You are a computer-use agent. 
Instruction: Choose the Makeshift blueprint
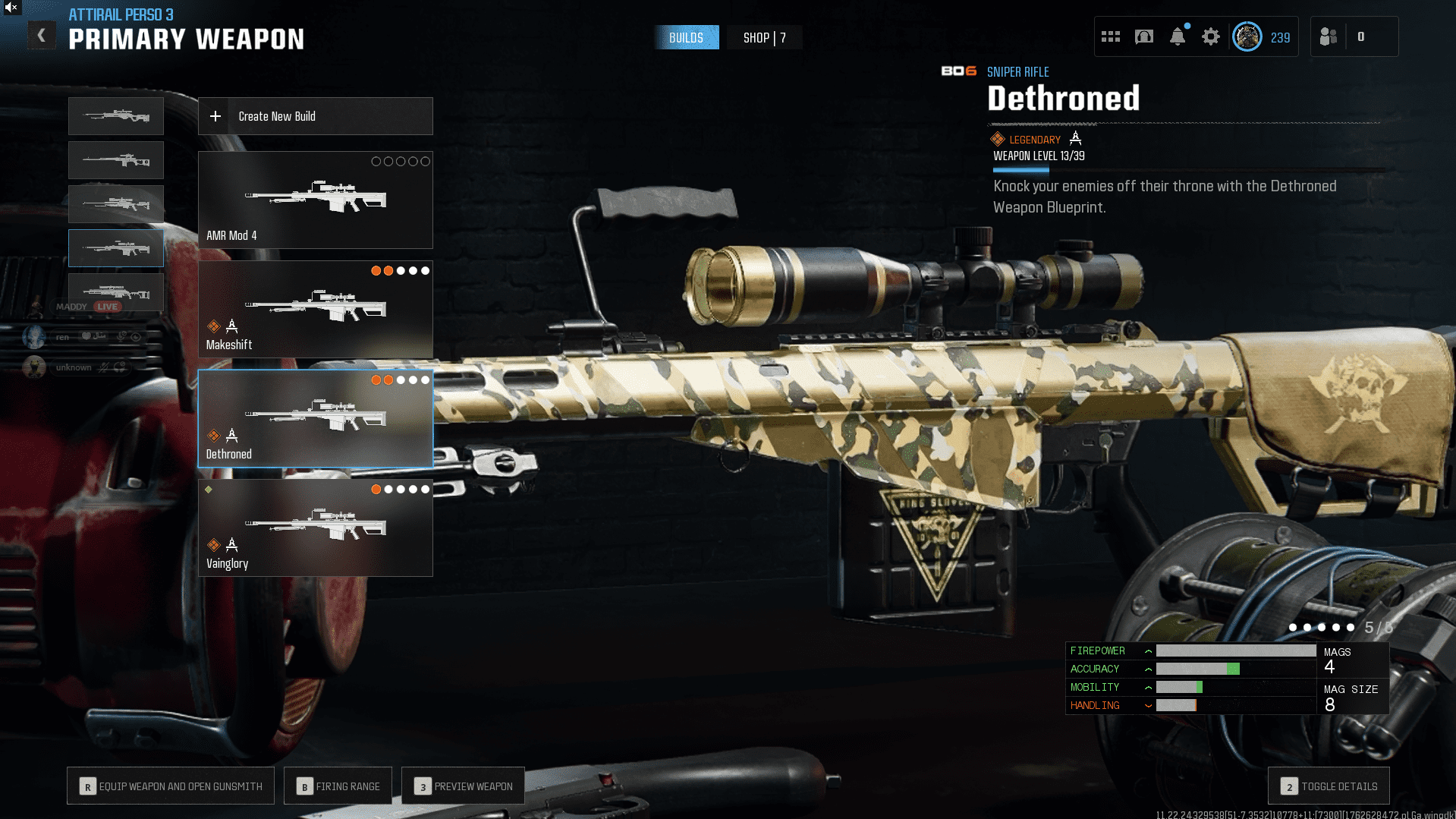point(315,309)
